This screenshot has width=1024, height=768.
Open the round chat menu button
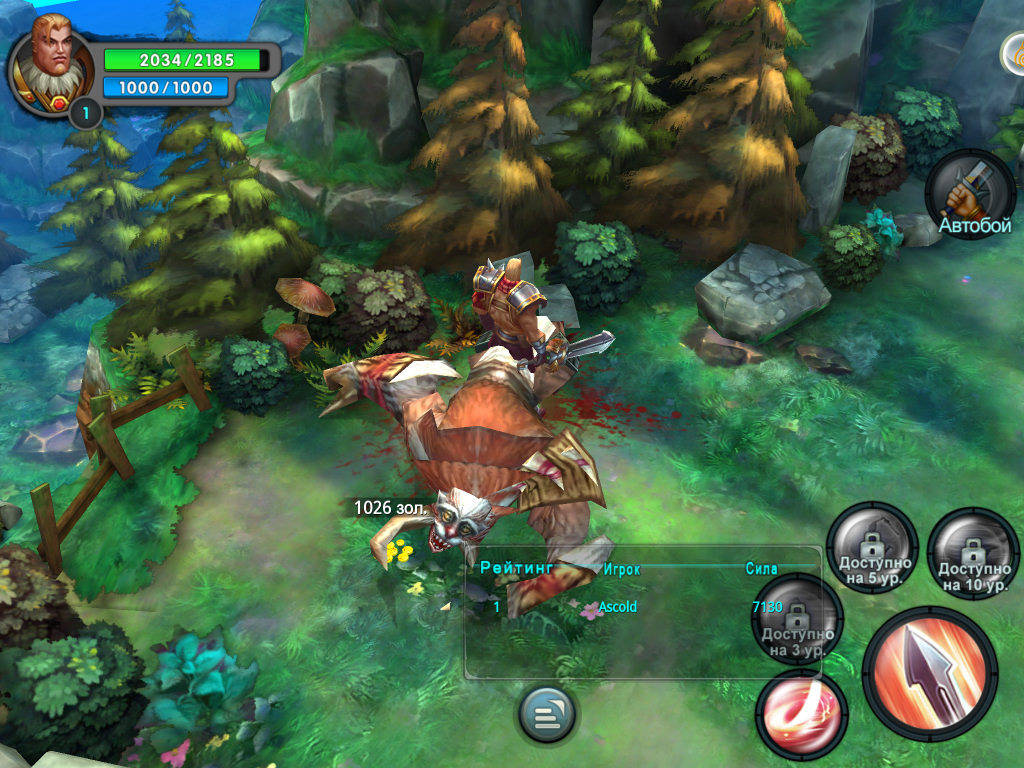pyautogui.click(x=547, y=715)
